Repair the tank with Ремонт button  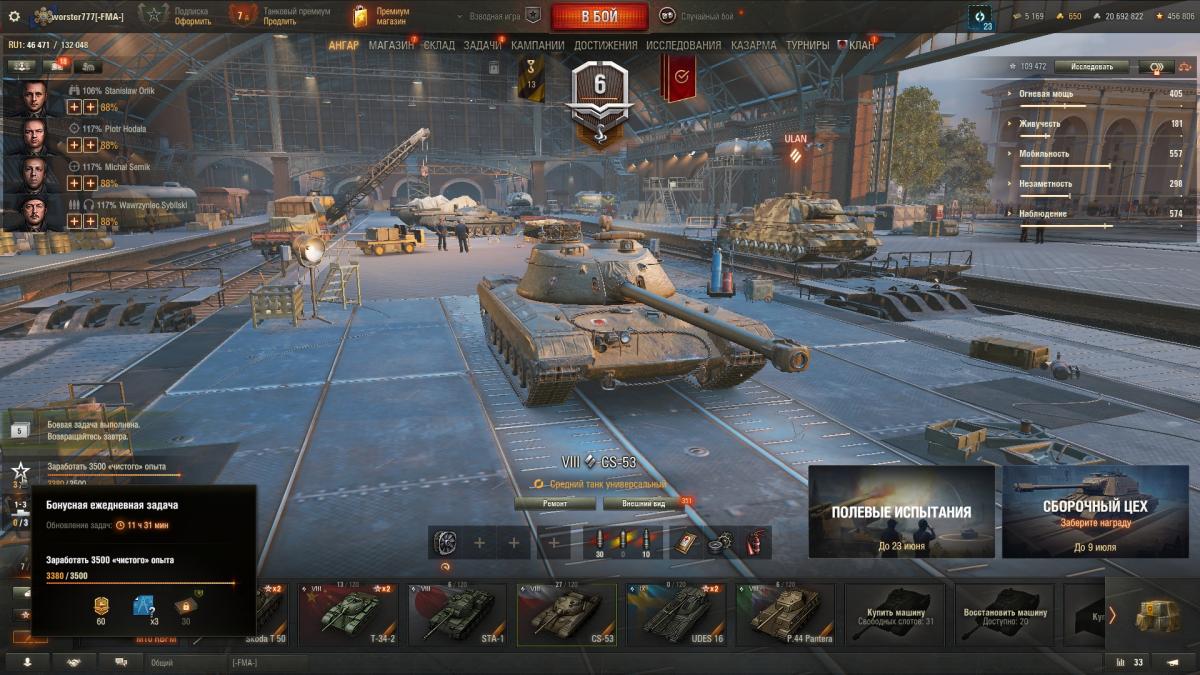point(555,504)
